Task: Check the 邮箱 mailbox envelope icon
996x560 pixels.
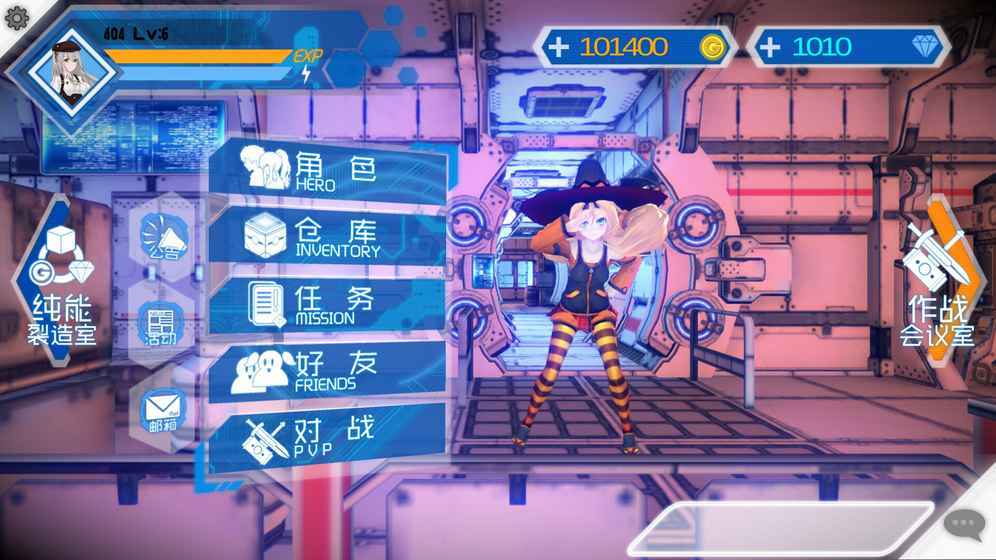Action: (162, 410)
